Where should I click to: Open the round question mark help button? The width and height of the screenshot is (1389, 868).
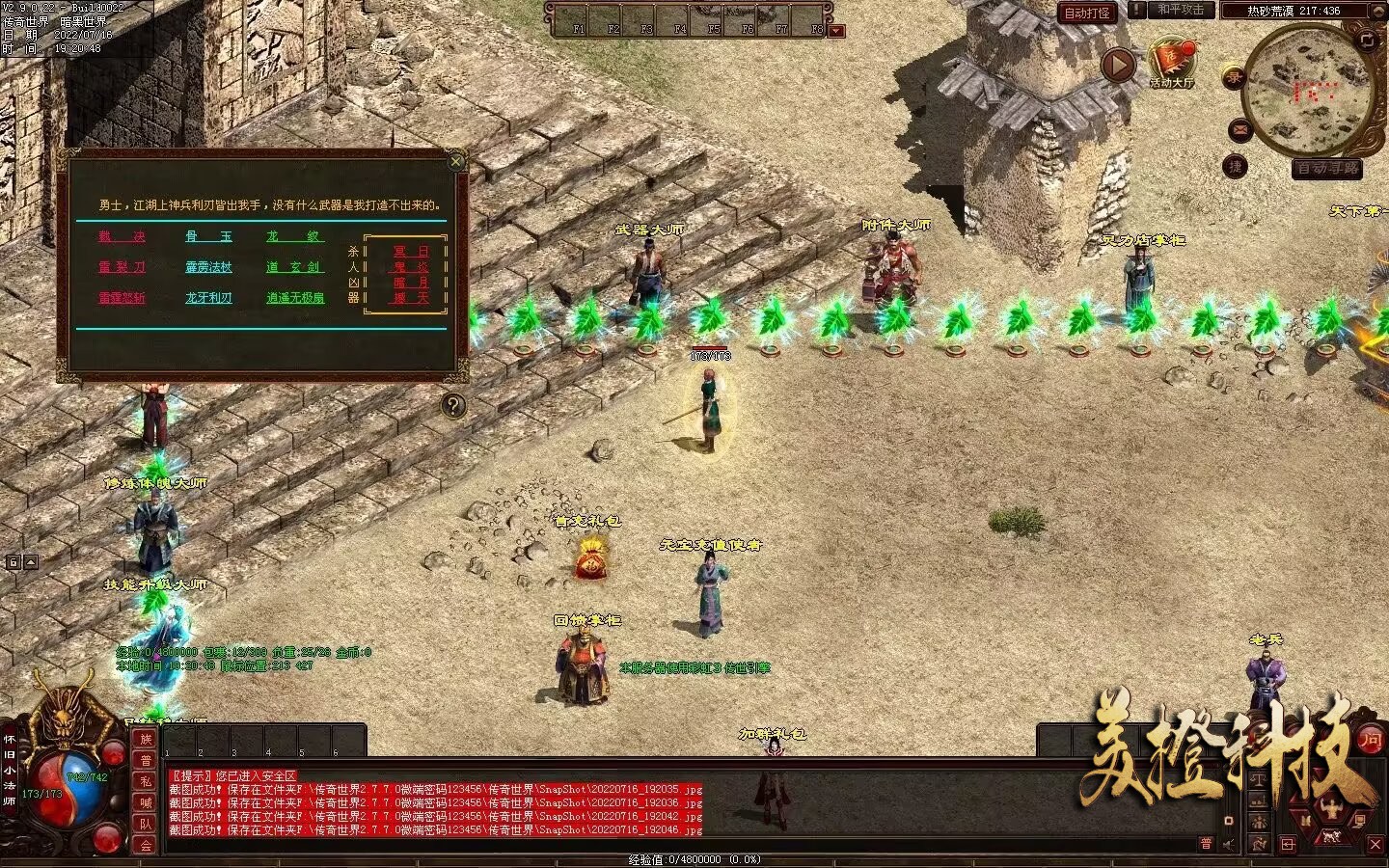[453, 405]
